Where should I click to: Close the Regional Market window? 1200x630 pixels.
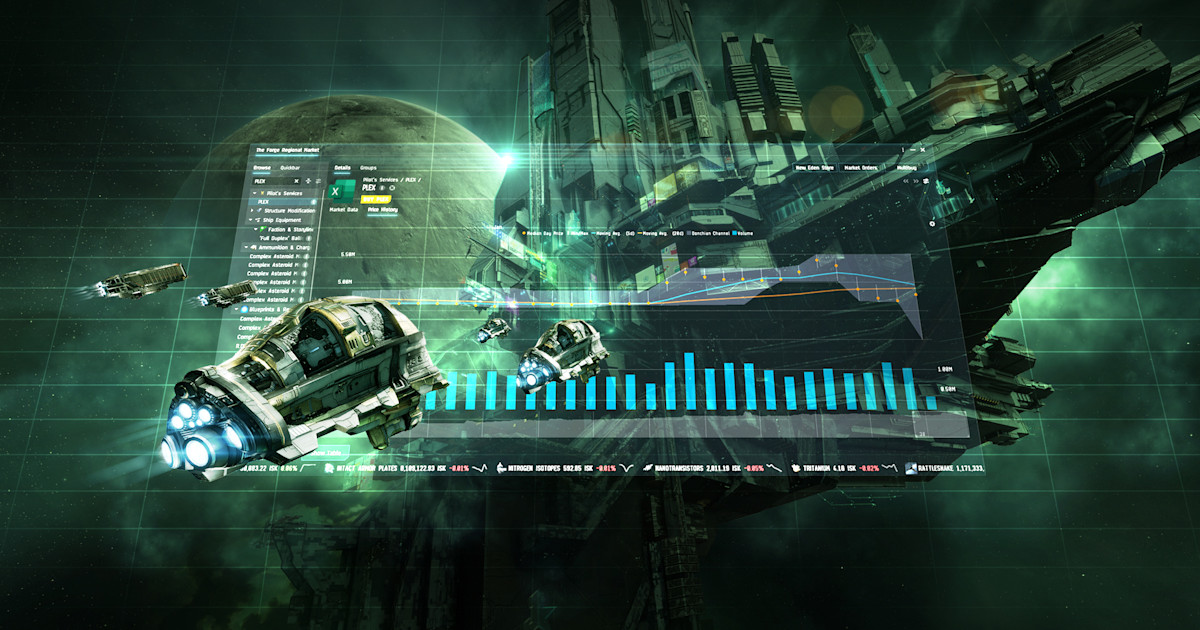point(922,148)
